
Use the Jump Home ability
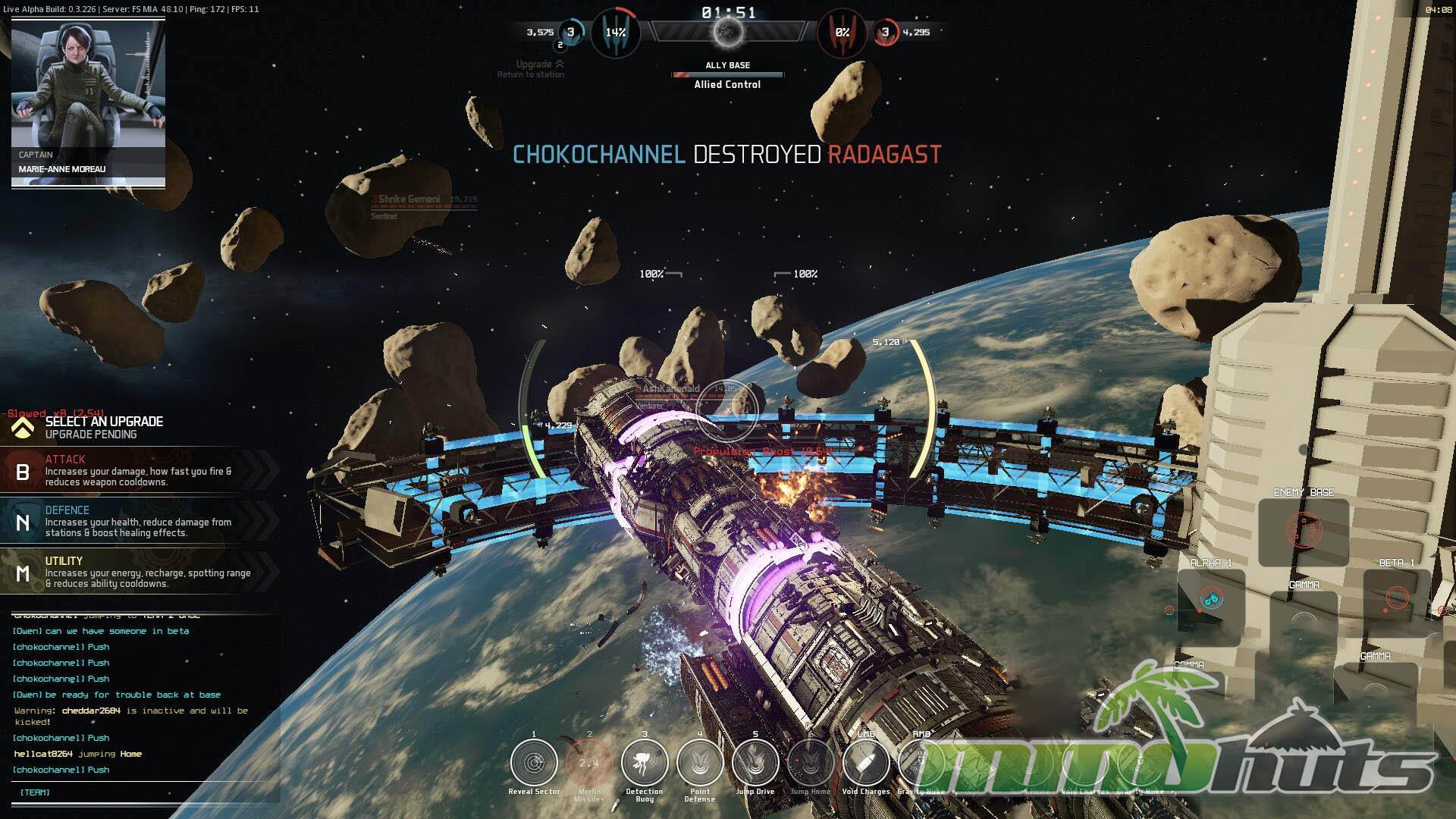(x=811, y=763)
